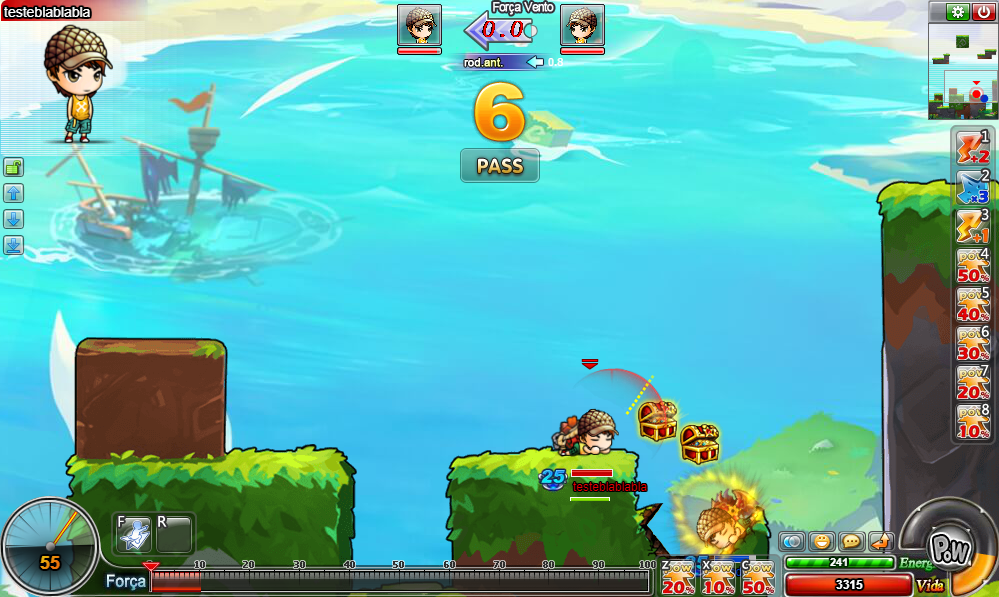Image resolution: width=999 pixels, height=597 pixels.
Task: Pick the 10% pow item in slot 8
Action: [973, 421]
